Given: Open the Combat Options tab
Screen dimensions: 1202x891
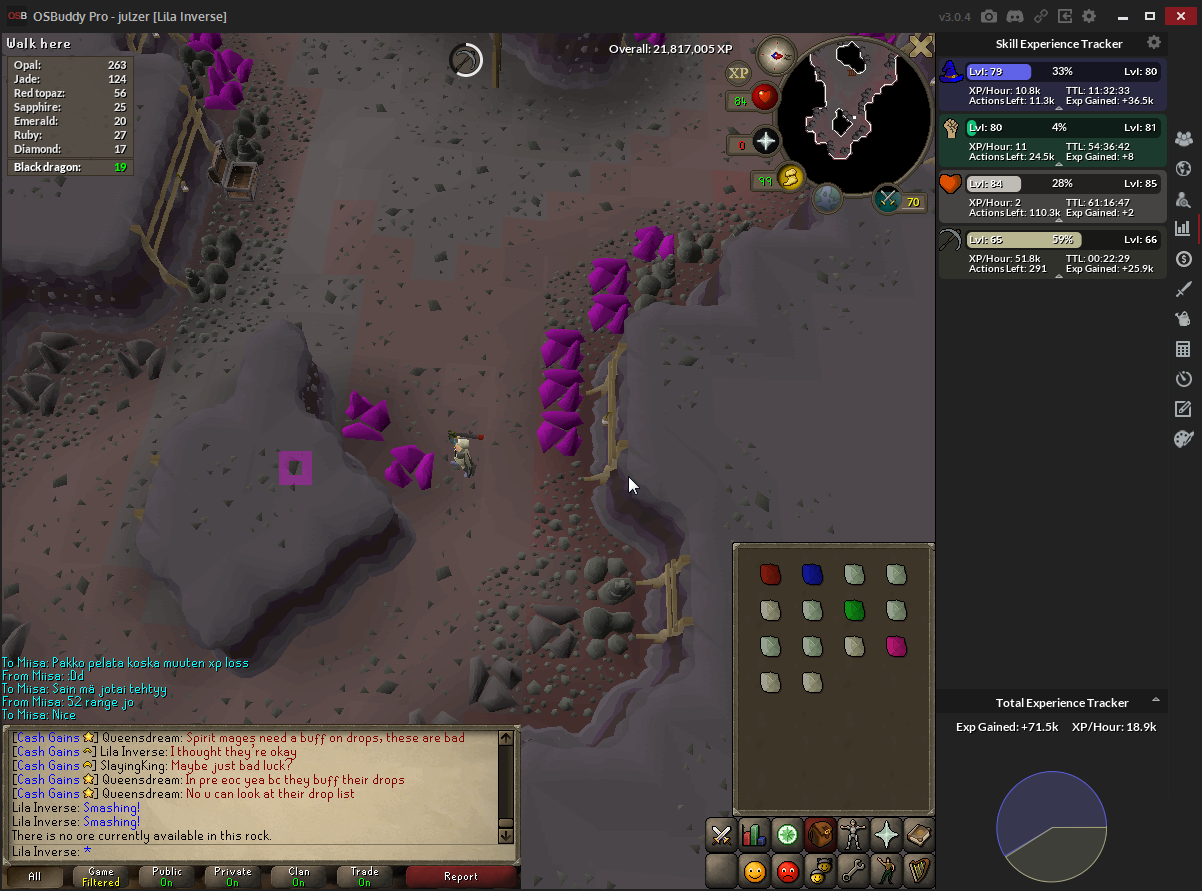Looking at the screenshot, I should point(721,834).
